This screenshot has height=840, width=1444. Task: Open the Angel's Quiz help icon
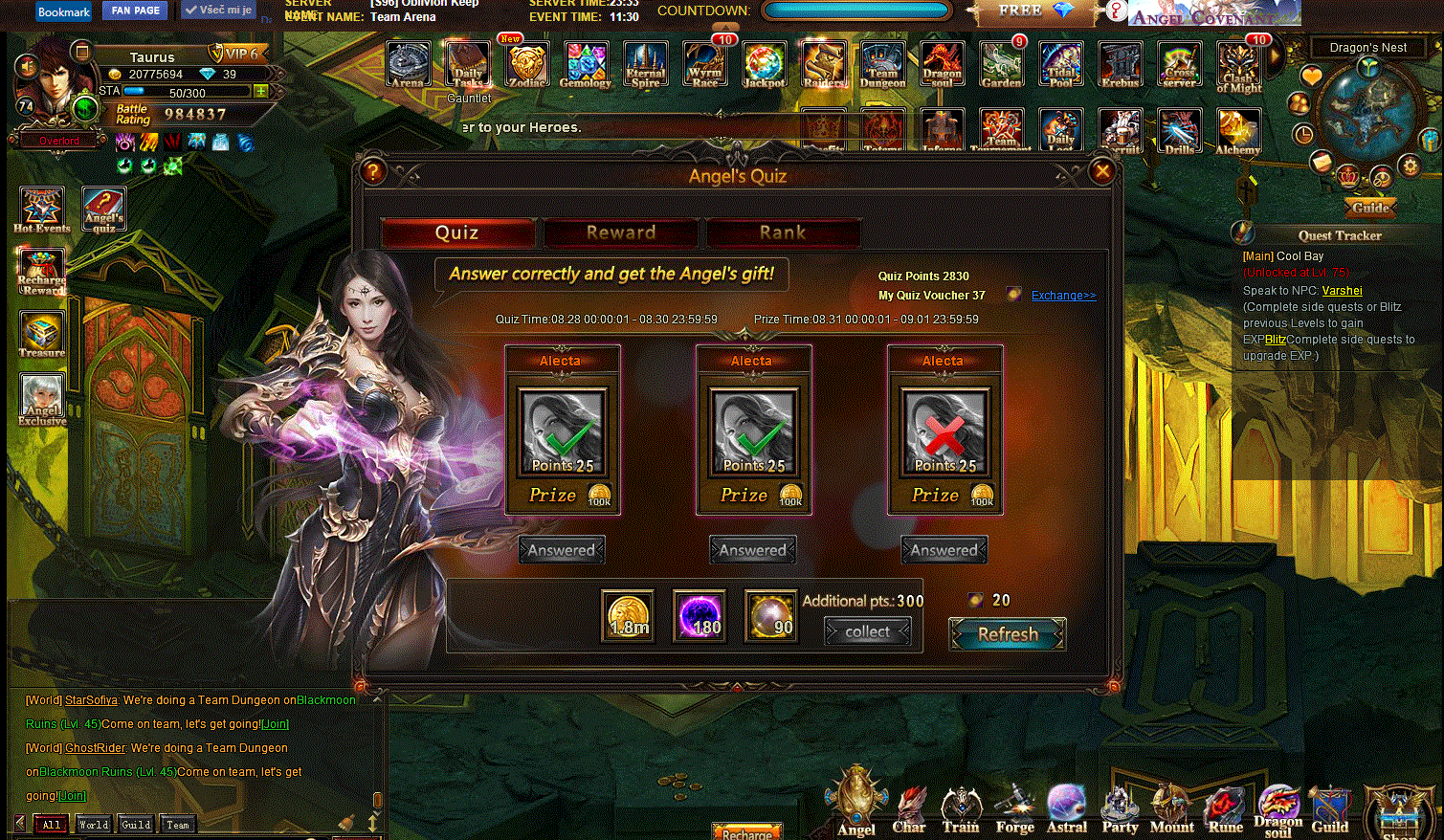coord(373,171)
